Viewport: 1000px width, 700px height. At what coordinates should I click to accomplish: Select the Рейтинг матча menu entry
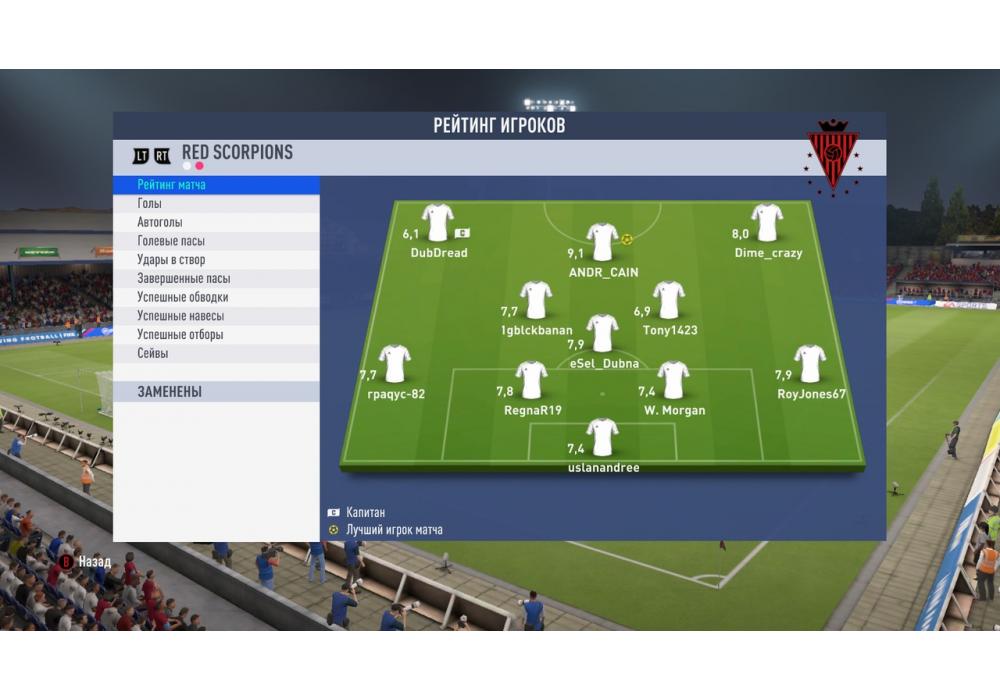[172, 185]
